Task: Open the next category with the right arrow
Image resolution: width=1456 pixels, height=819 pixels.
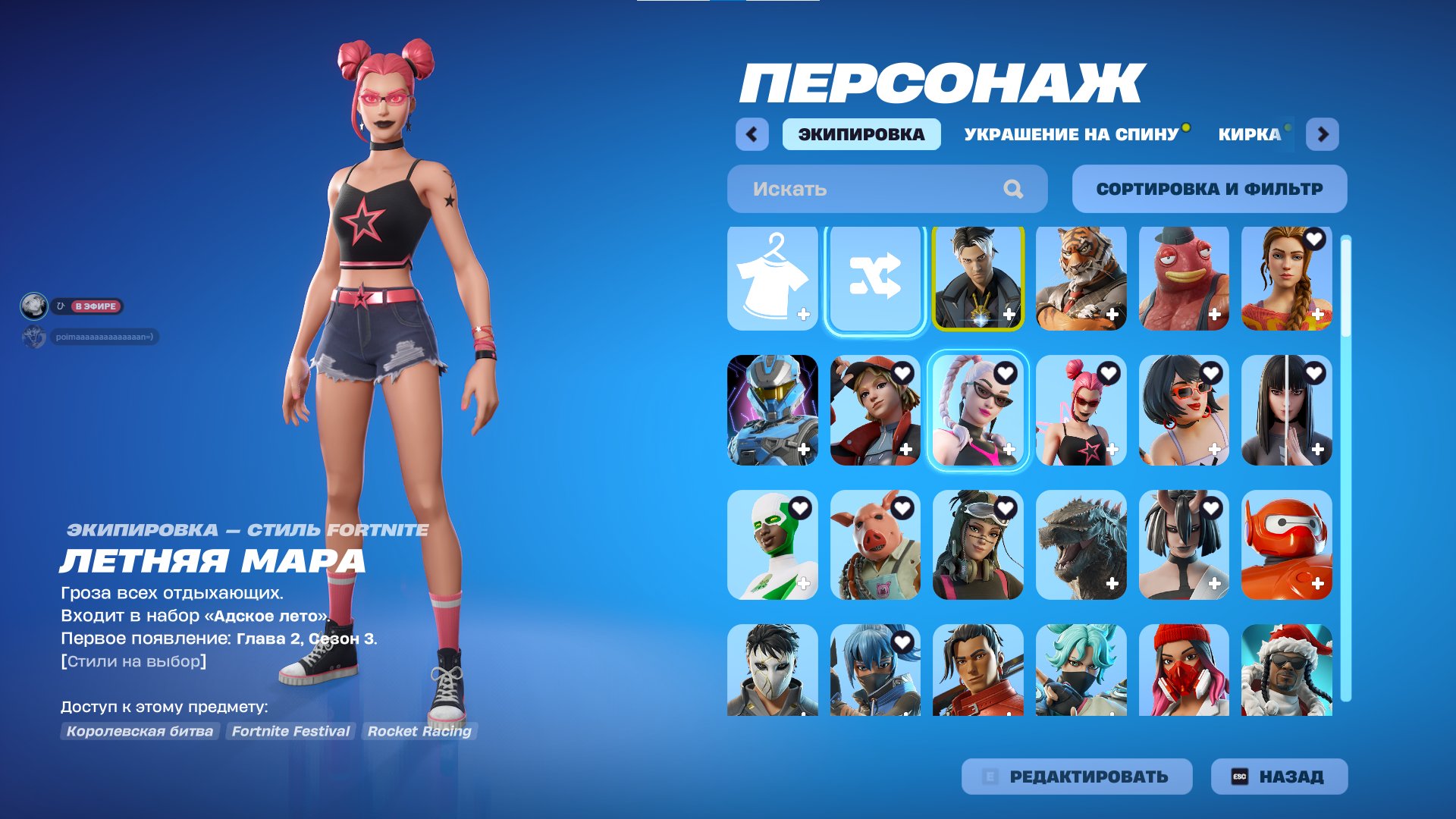Action: click(x=1323, y=133)
